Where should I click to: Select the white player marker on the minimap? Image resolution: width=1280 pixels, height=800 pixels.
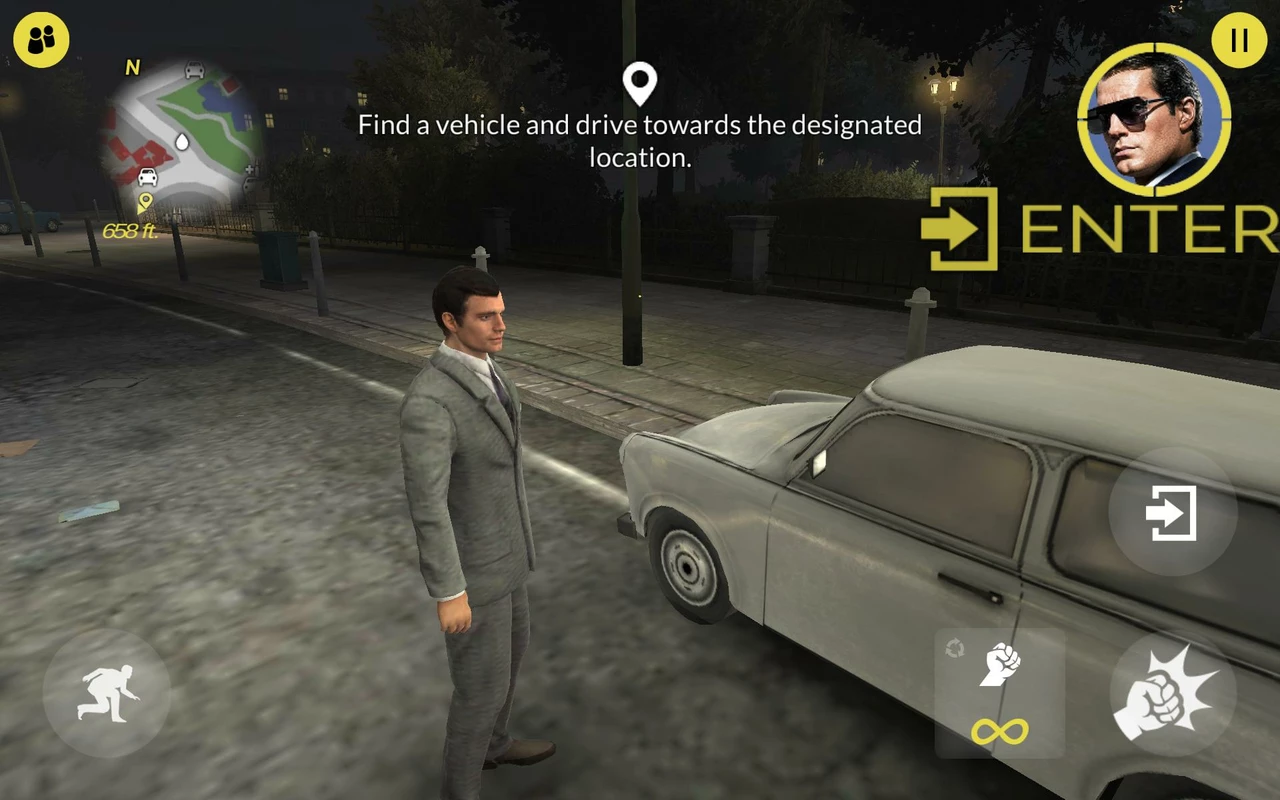click(x=182, y=143)
